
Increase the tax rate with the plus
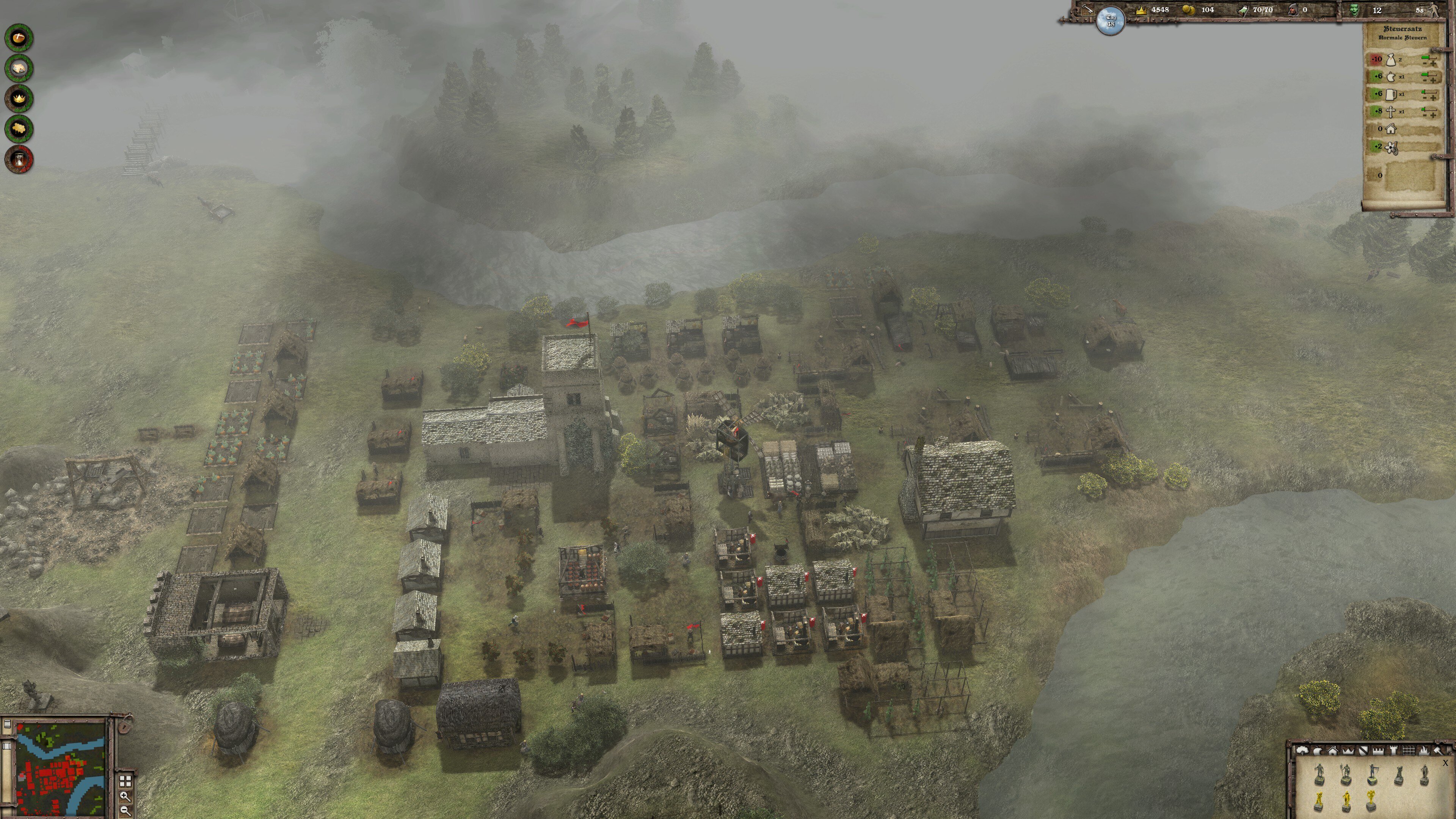click(x=1434, y=63)
